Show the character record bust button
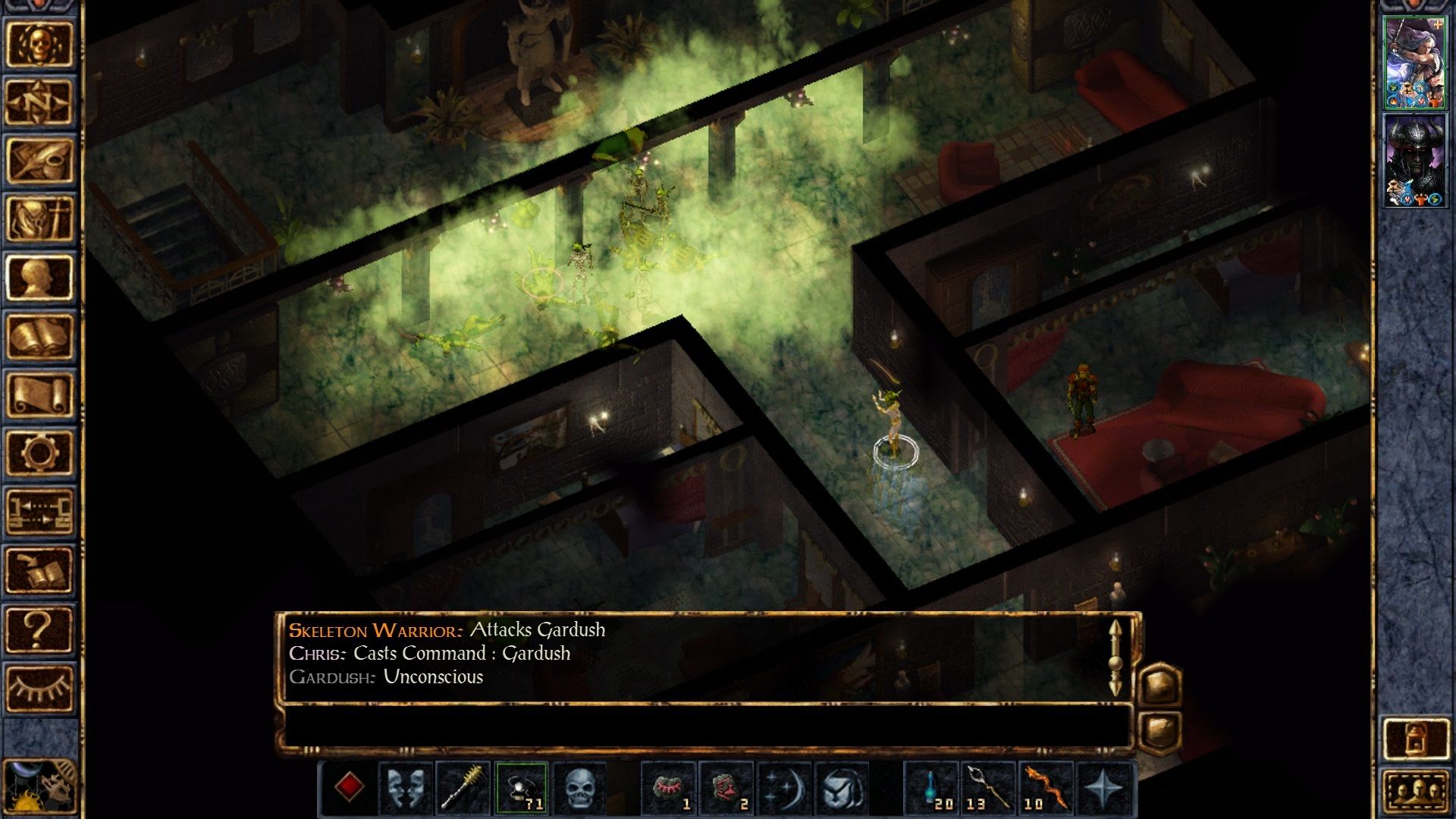1456x819 pixels. (x=39, y=277)
